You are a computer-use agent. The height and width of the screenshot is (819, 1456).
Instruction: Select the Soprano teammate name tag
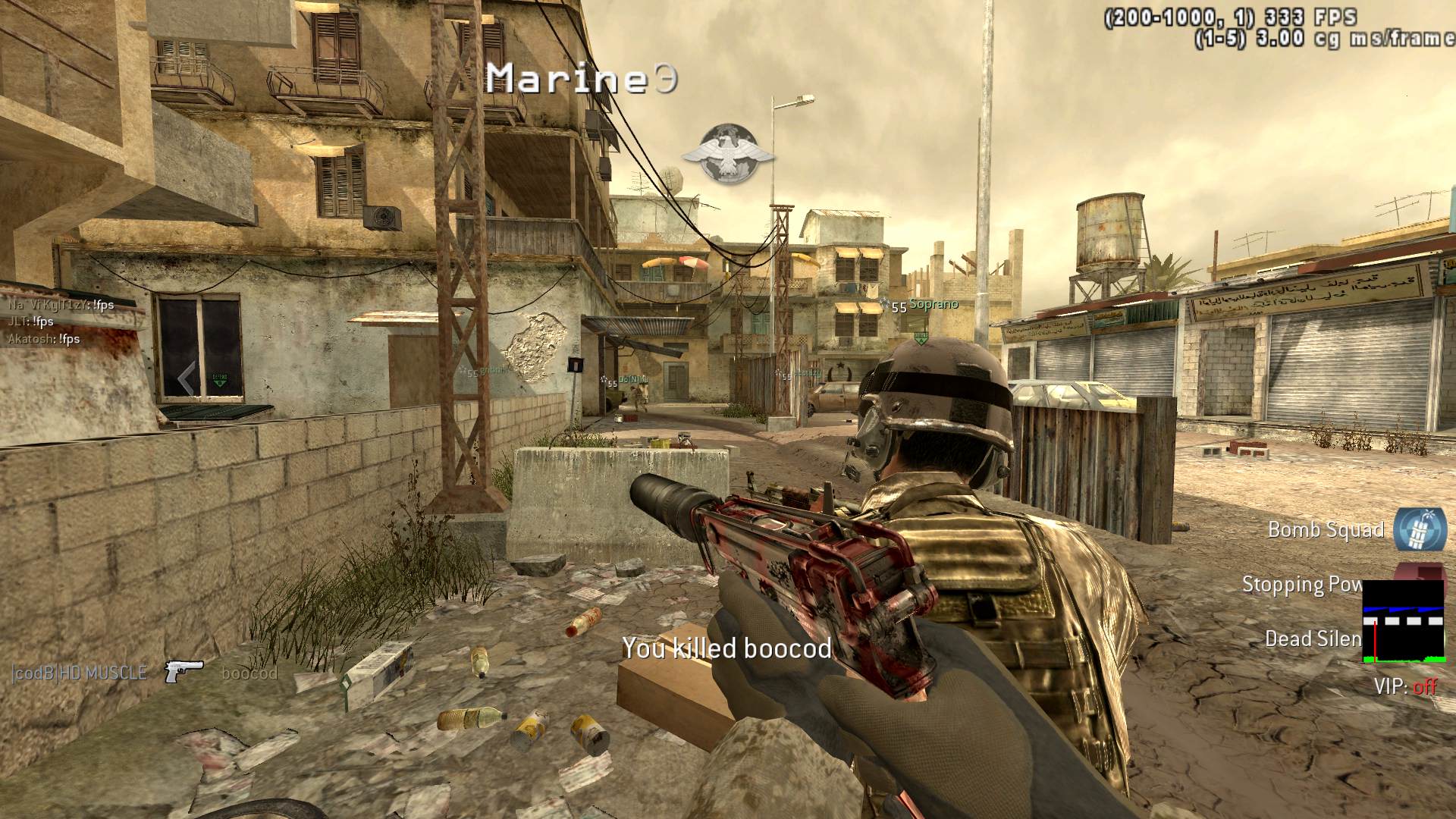point(934,304)
